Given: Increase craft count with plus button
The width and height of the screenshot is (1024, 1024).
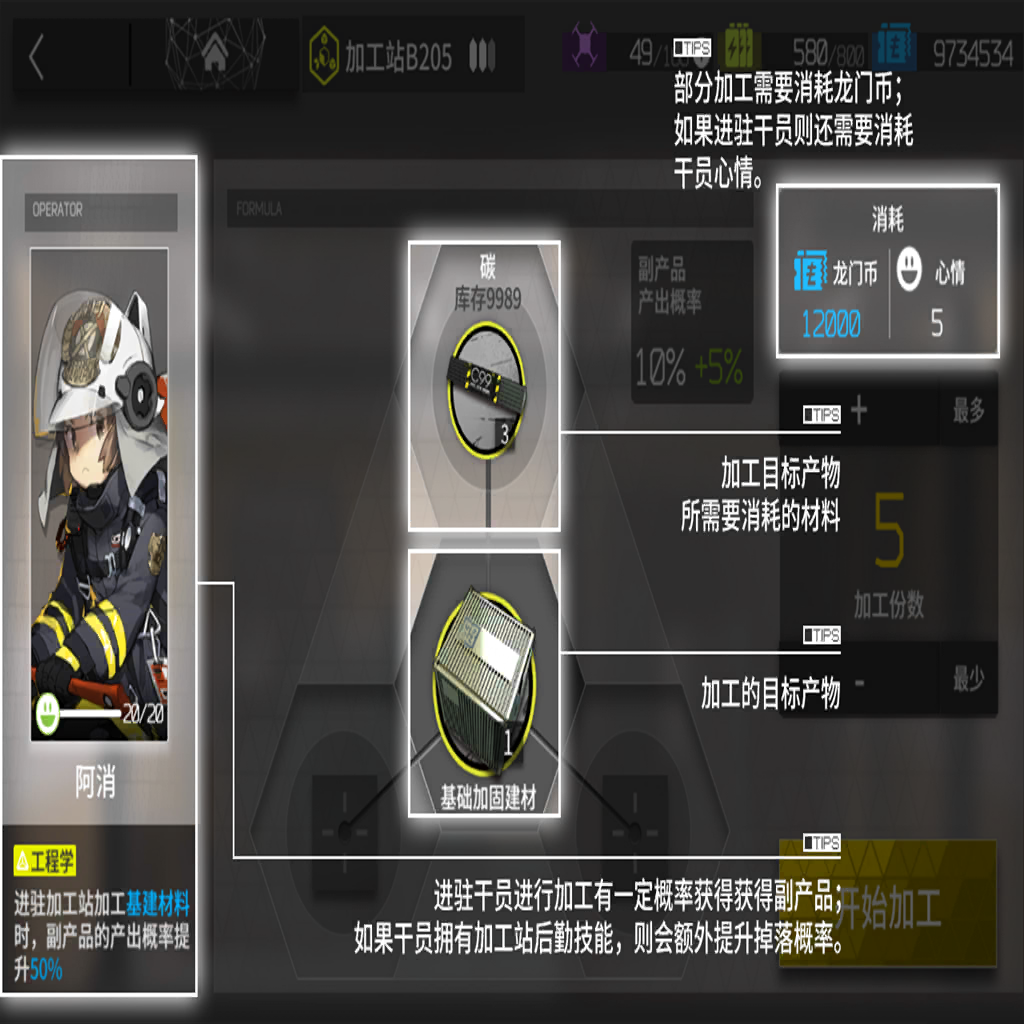Looking at the screenshot, I should click(860, 411).
